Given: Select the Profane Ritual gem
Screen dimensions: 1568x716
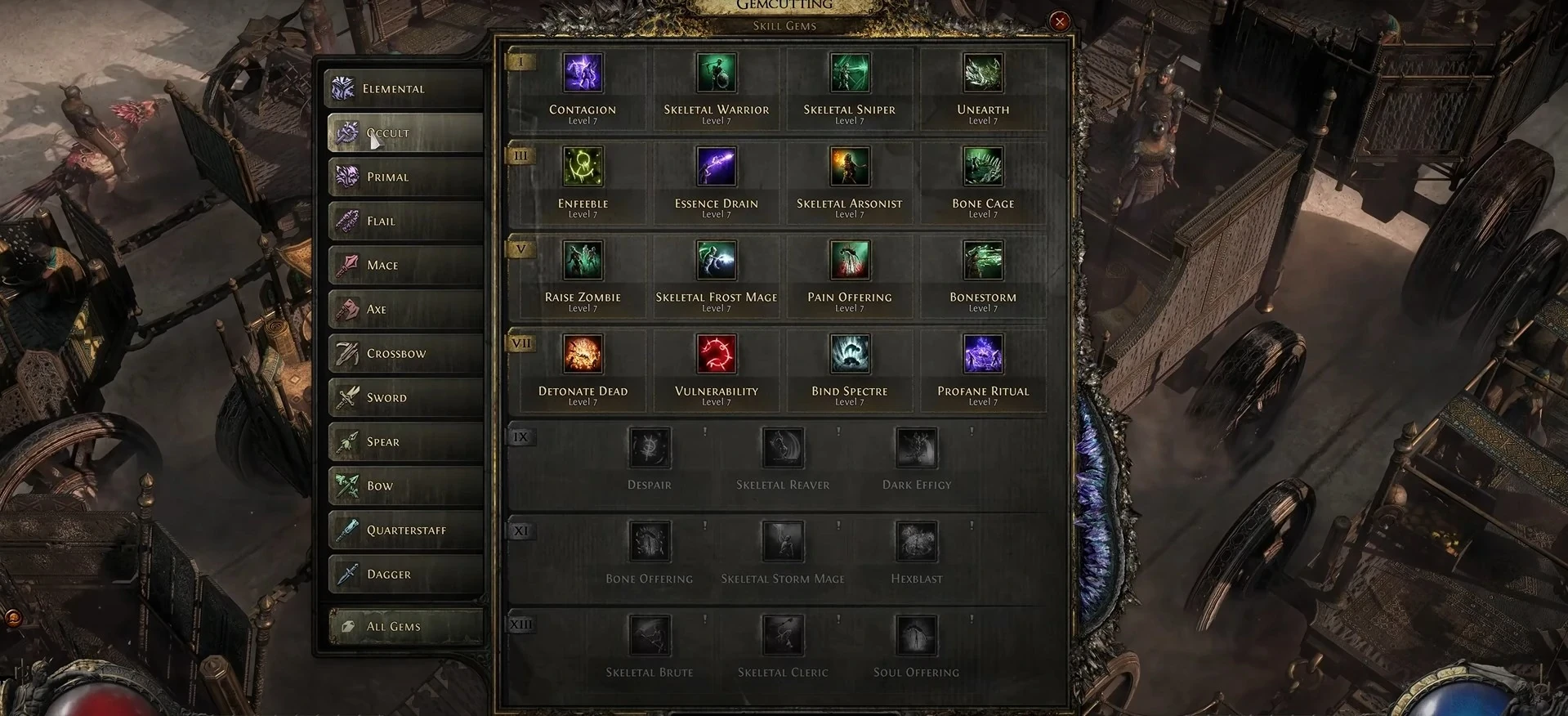Looking at the screenshot, I should tap(982, 354).
